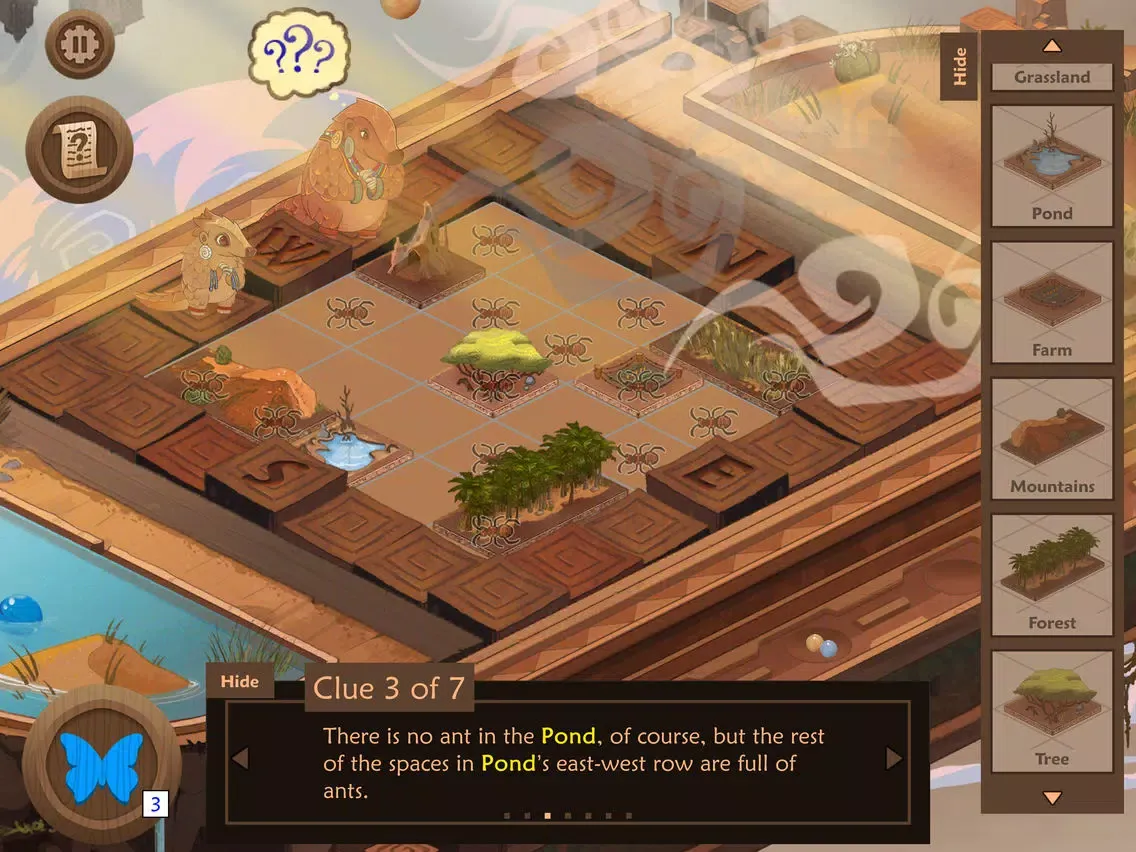Select the Grassland tile entry
The image size is (1136, 852).
point(1052,77)
